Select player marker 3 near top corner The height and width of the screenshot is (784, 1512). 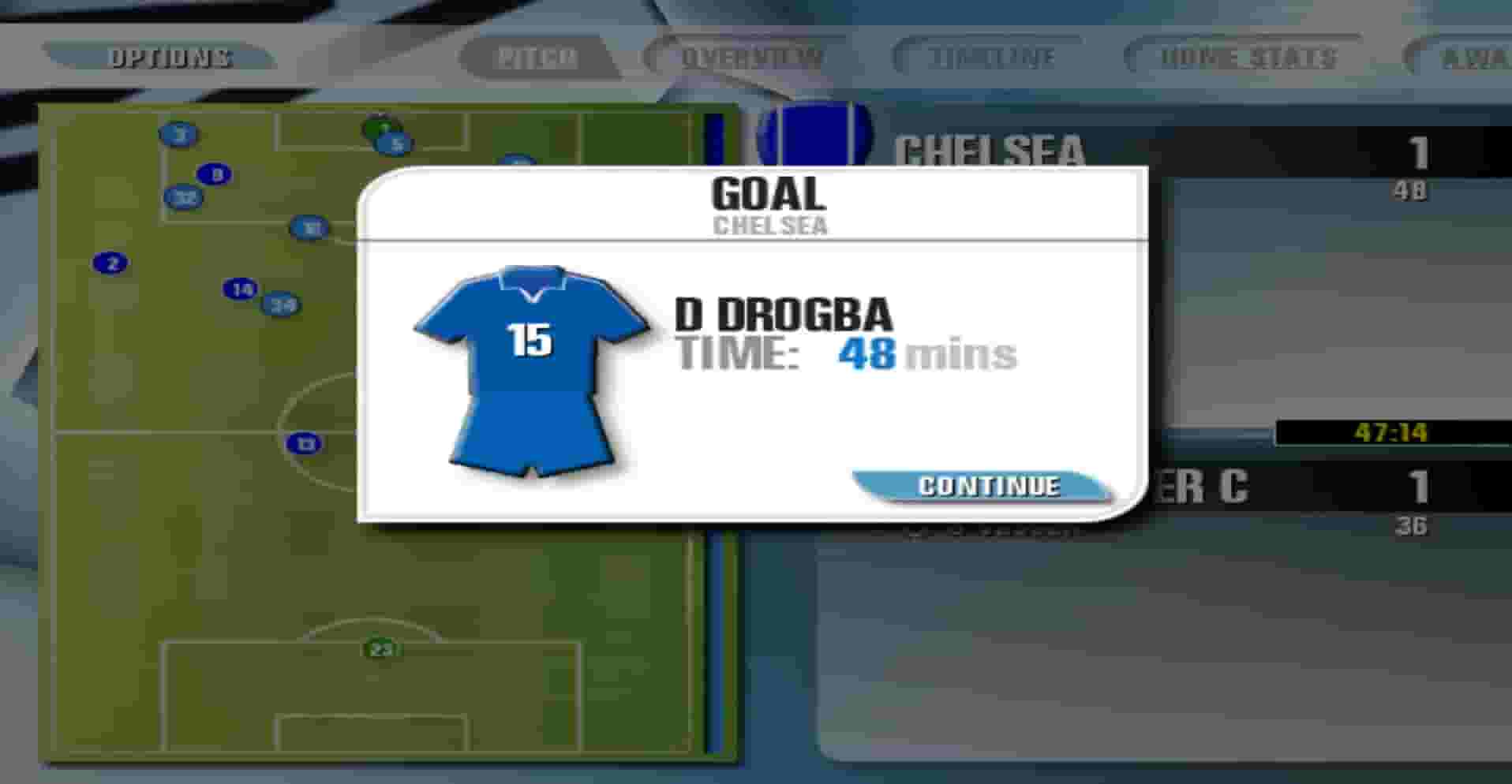(178, 134)
